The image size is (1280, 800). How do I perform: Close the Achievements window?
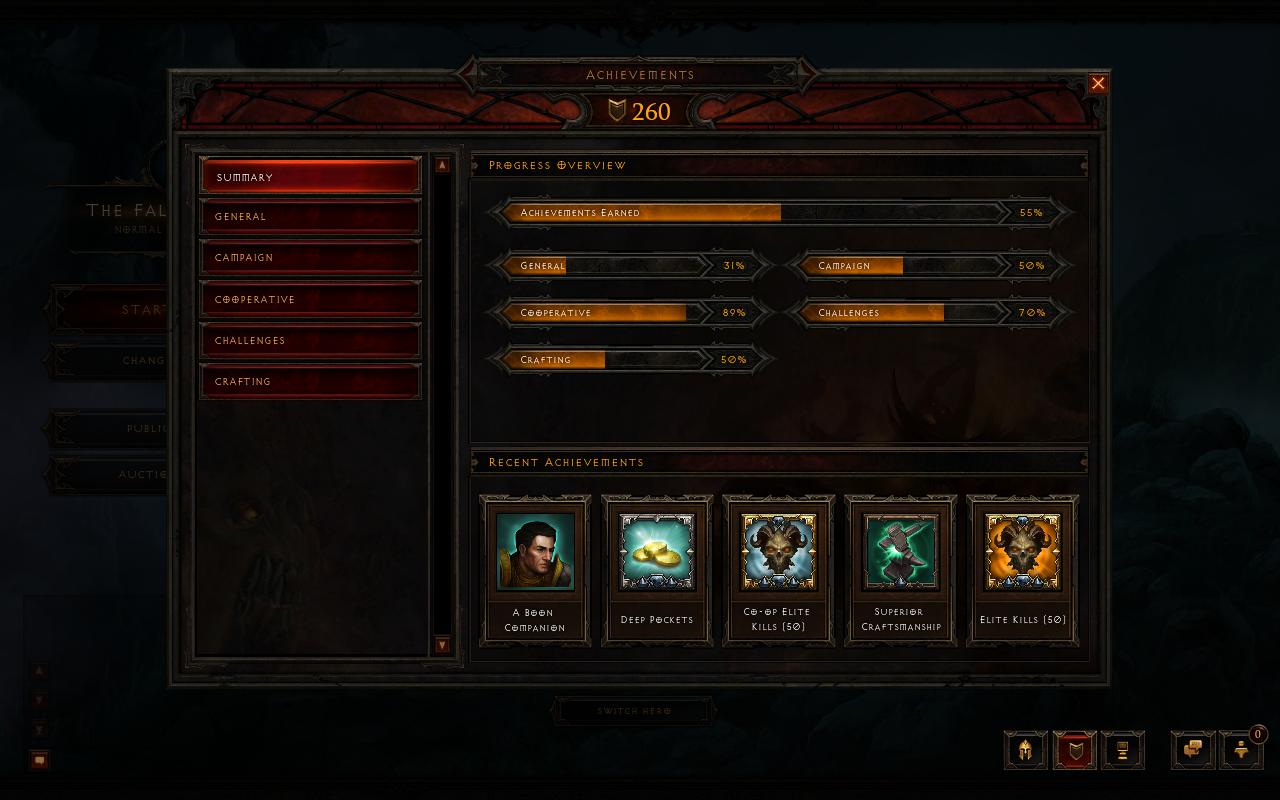click(x=1098, y=84)
